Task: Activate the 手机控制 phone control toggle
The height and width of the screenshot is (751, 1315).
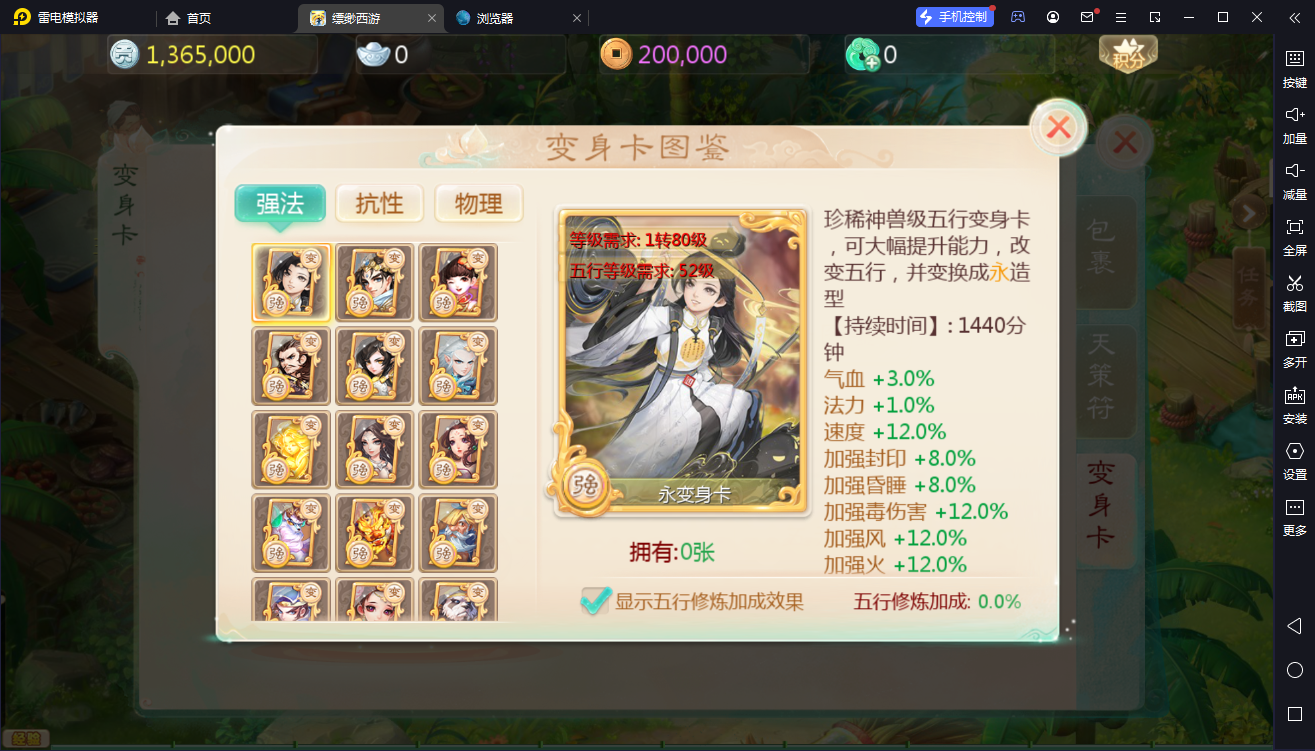Action: pyautogui.click(x=954, y=16)
